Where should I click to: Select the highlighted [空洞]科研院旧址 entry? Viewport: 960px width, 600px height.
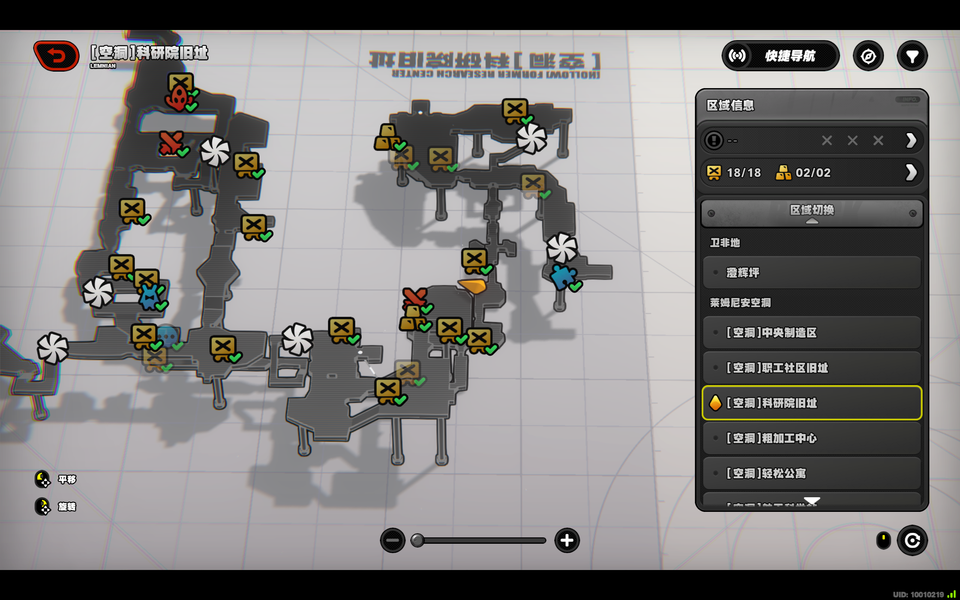click(x=811, y=403)
